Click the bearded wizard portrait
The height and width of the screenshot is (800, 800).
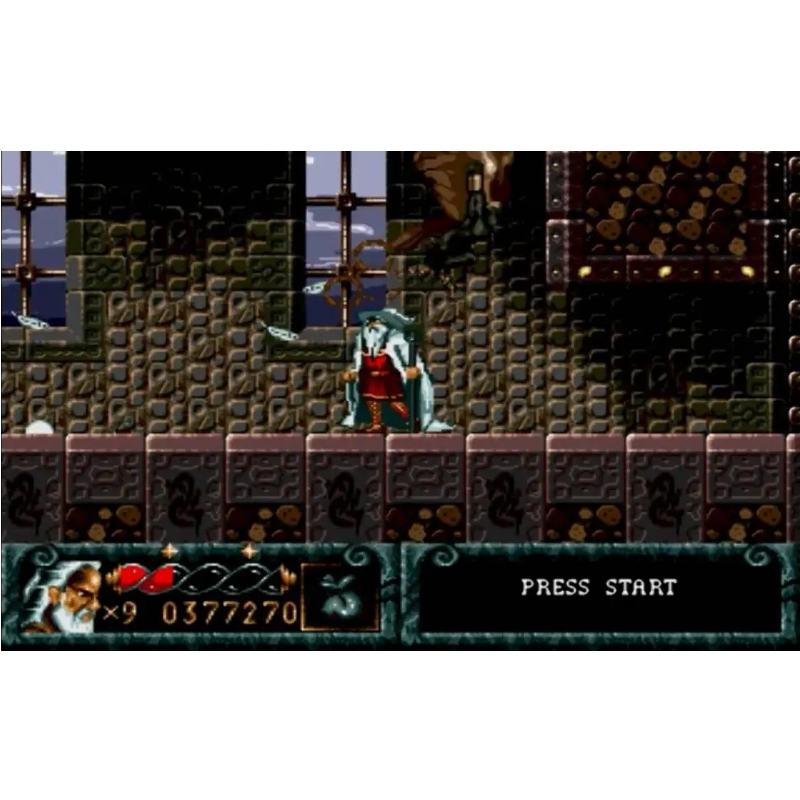(x=62, y=596)
